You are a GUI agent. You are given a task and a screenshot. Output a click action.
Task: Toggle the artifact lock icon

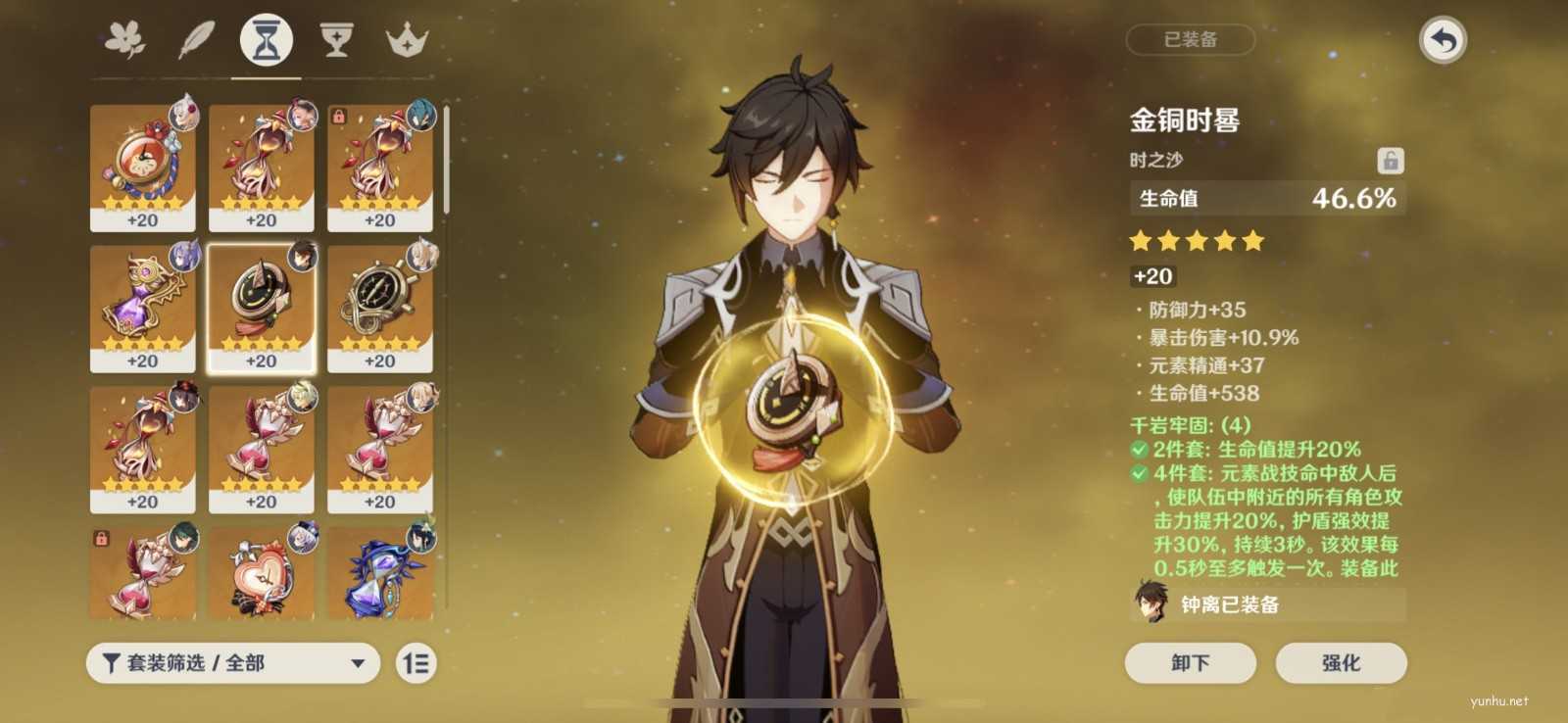[x=1390, y=161]
